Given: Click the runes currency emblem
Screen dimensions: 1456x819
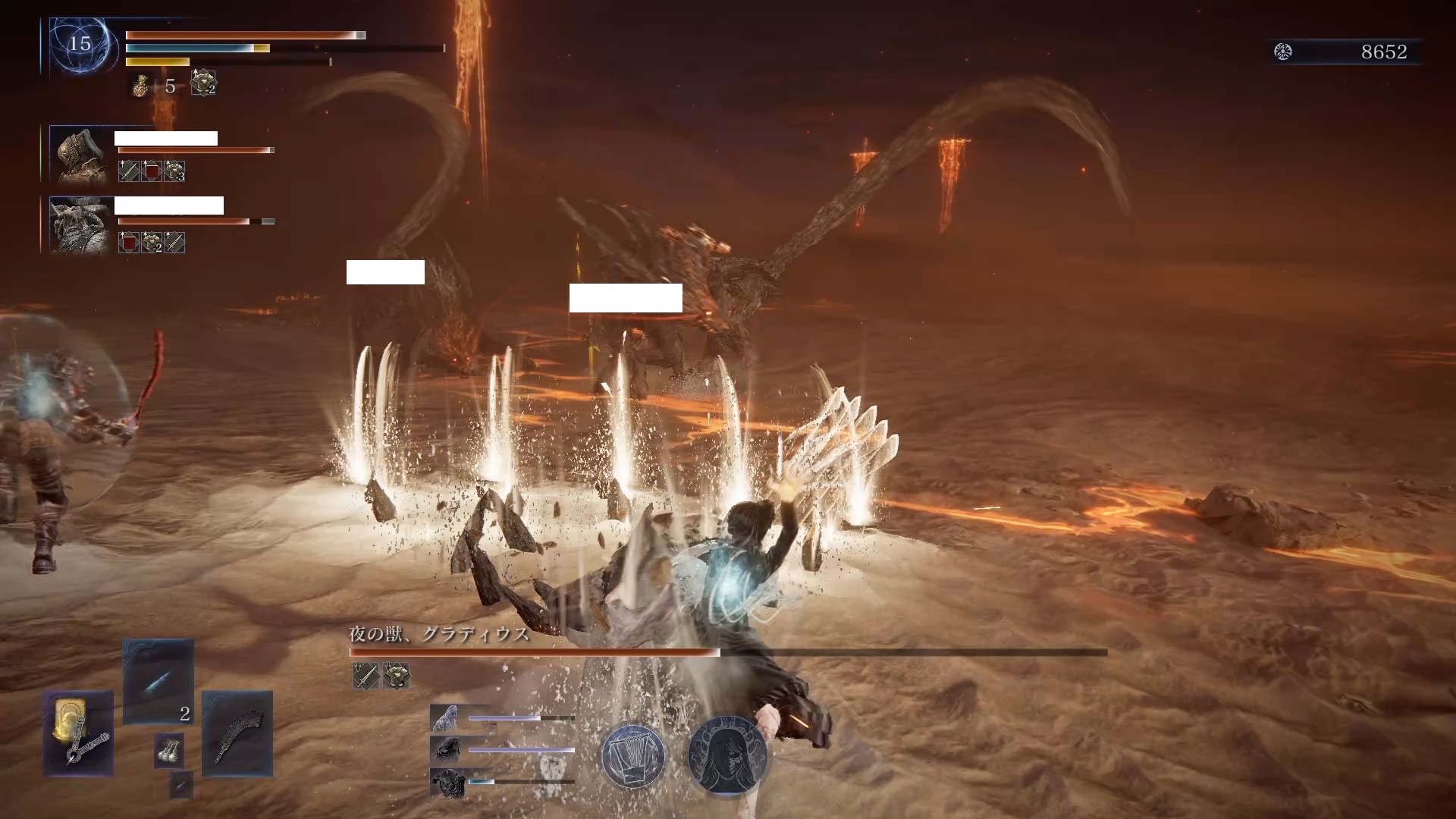Looking at the screenshot, I should tap(1283, 52).
